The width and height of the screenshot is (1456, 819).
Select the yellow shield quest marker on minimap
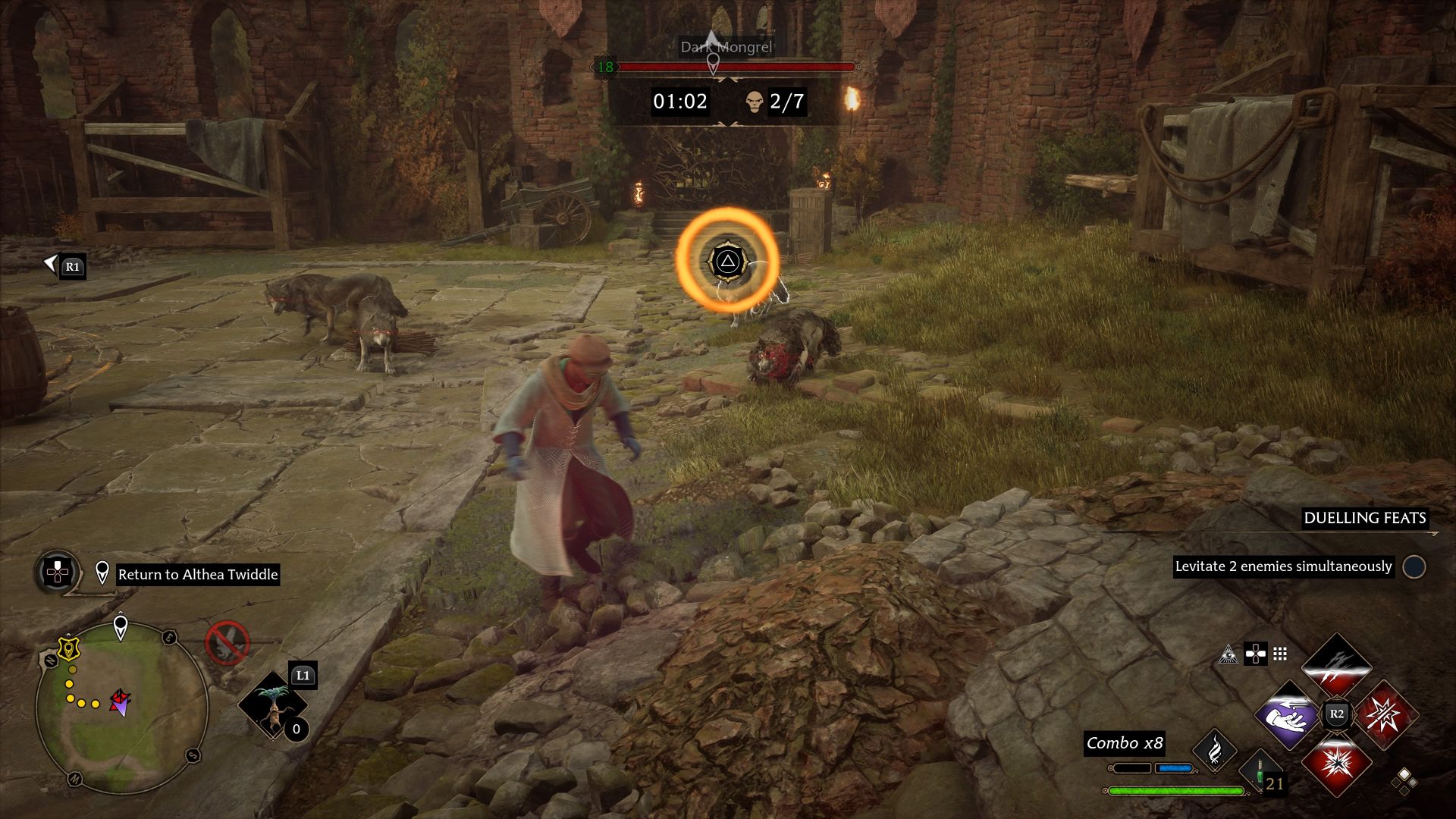coord(69,648)
